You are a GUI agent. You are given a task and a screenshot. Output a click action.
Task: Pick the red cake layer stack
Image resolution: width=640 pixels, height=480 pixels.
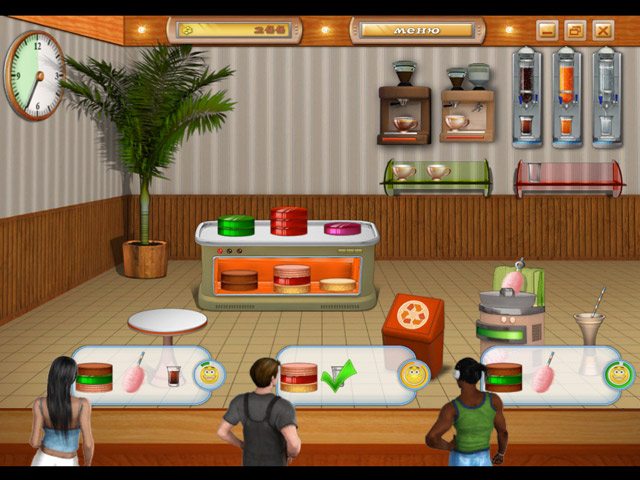(x=289, y=221)
